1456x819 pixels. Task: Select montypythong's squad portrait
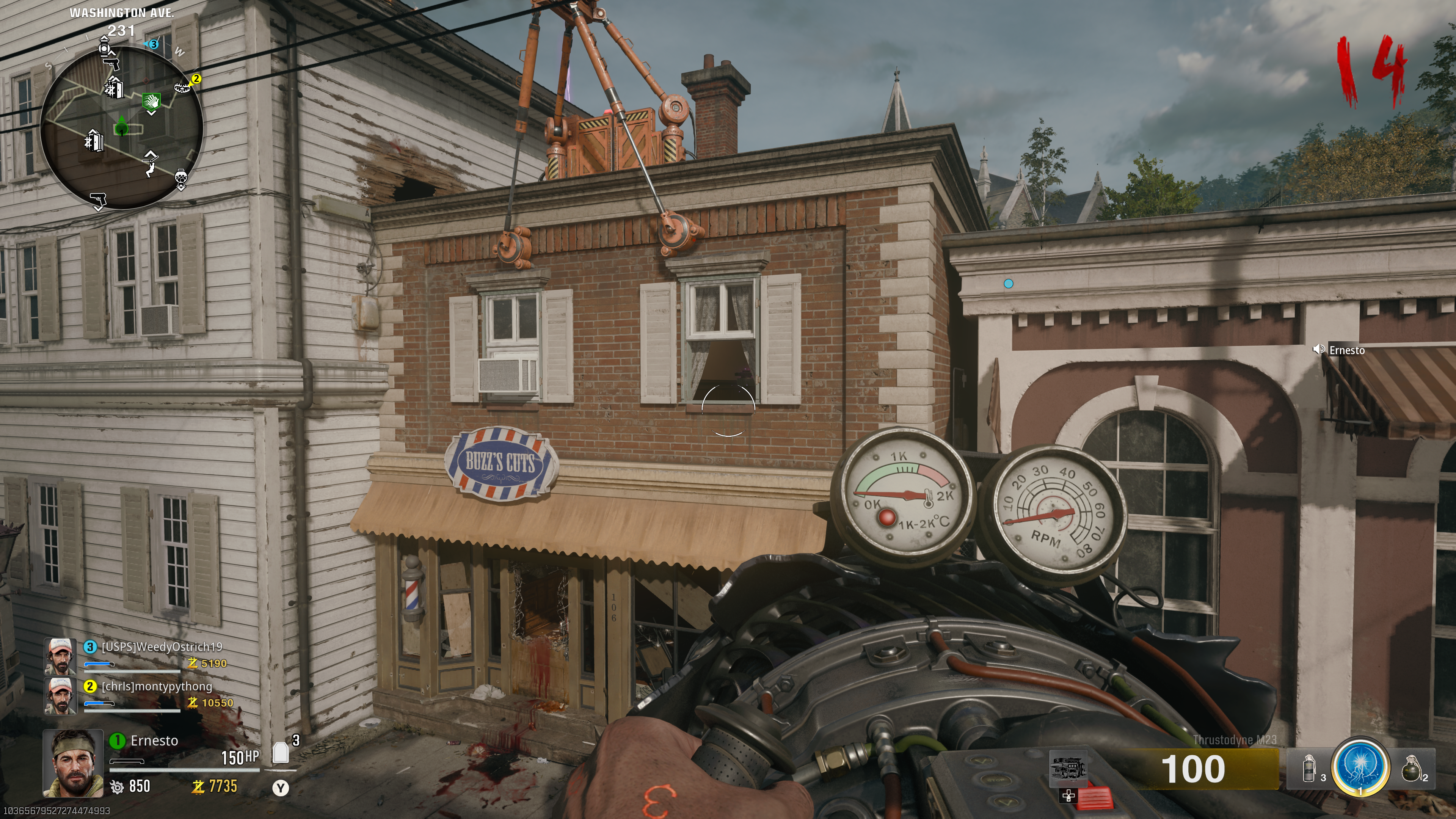(61, 696)
